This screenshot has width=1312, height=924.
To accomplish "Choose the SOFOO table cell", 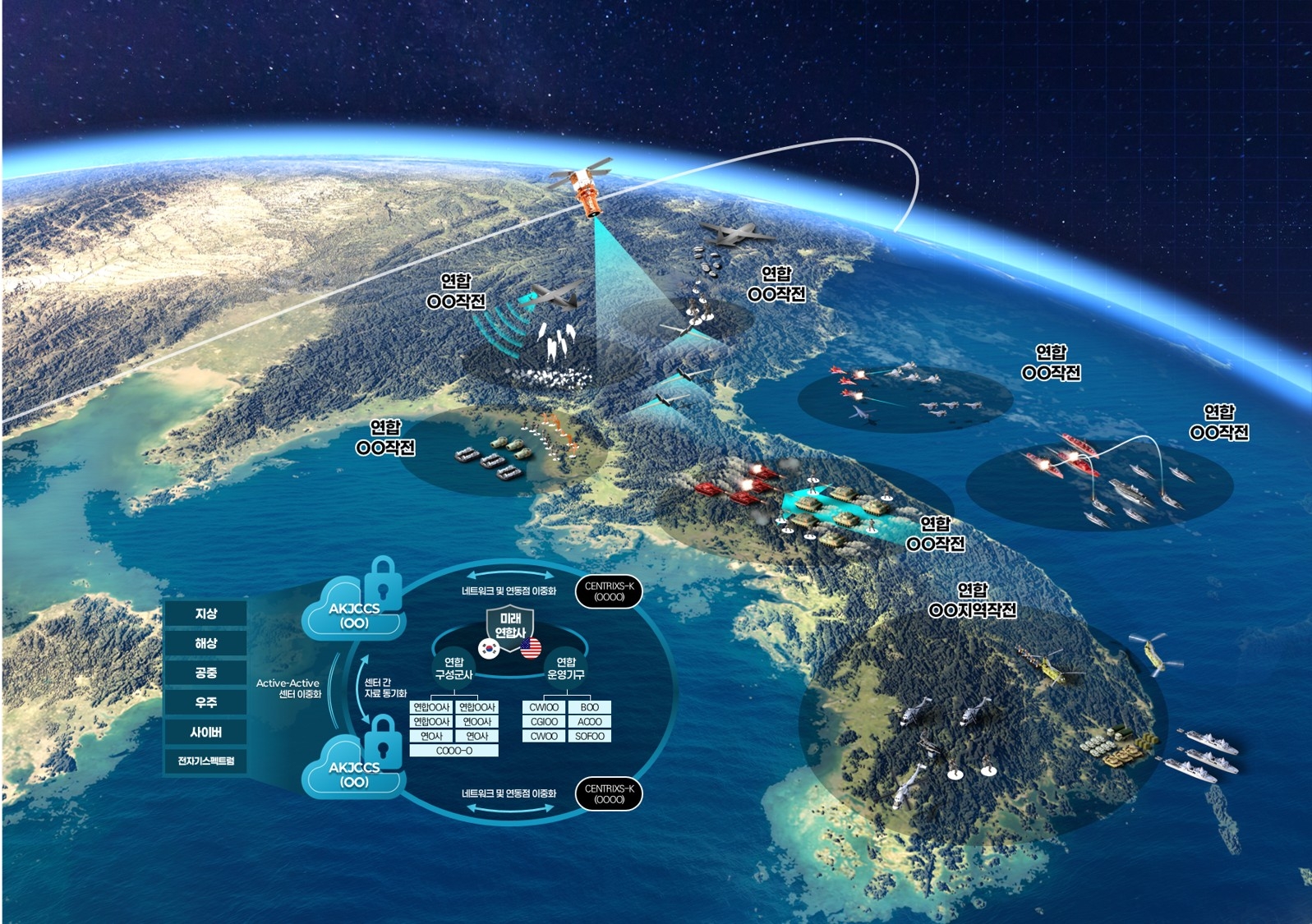I will coord(590,737).
